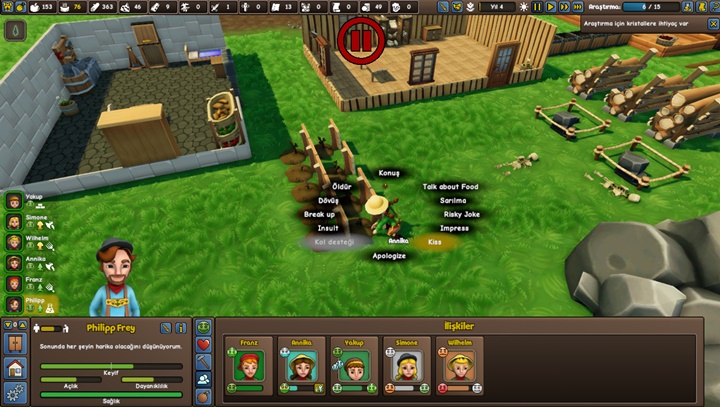Screen dimensions: 720x407
Task: Open the house build menu button
Action: point(14,369)
